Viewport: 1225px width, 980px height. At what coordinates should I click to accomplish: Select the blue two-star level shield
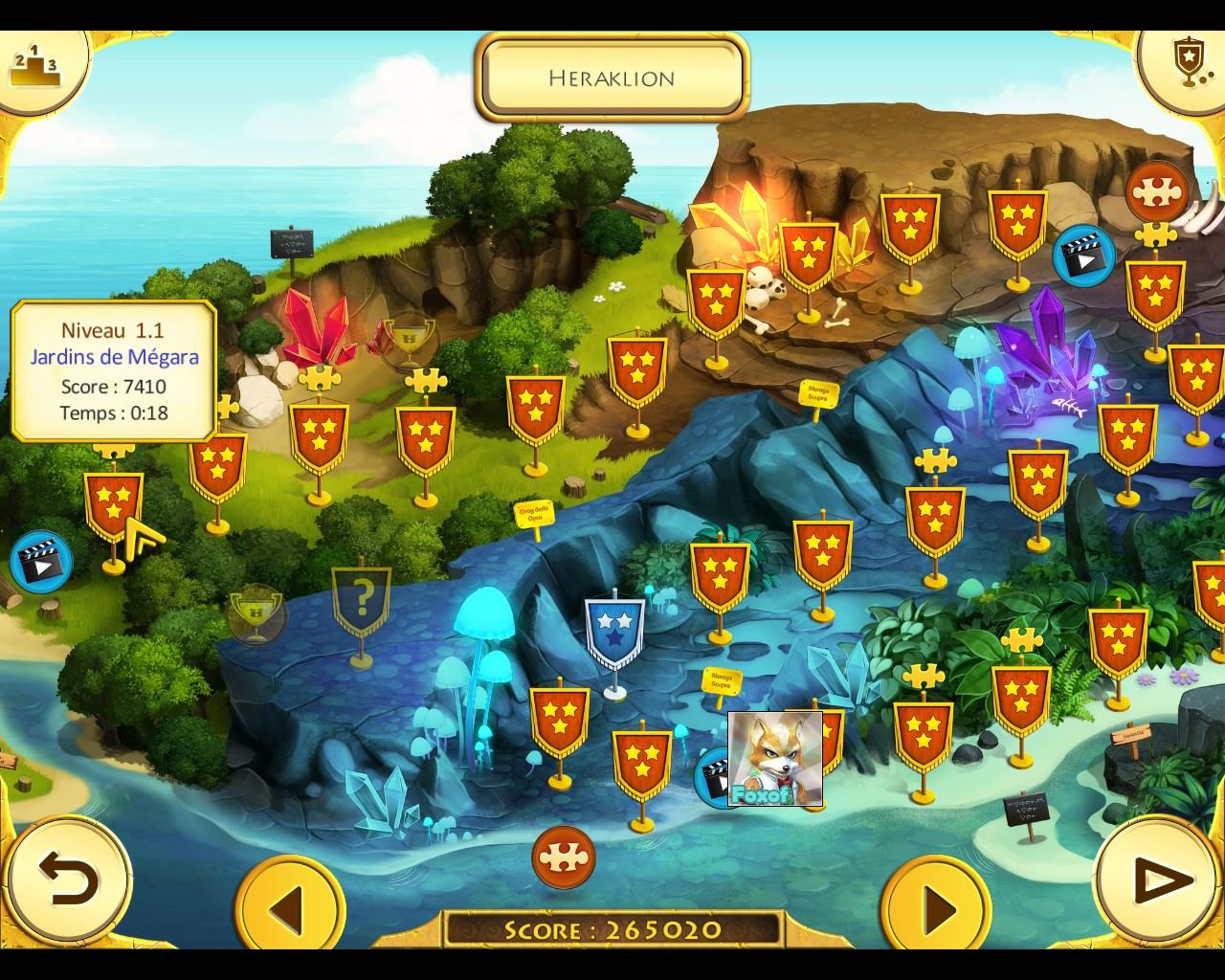pos(614,633)
